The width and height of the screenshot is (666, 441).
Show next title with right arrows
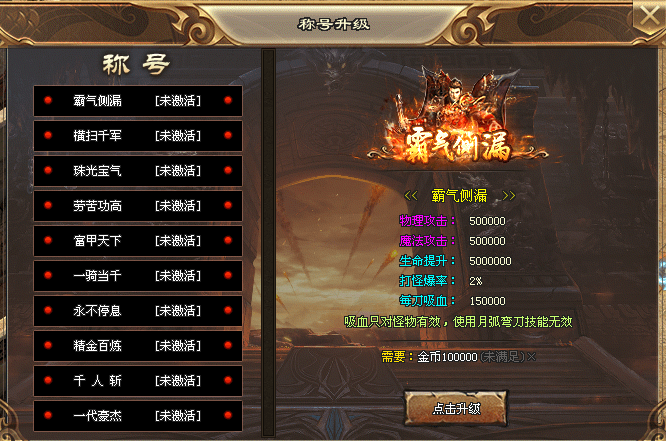point(508,195)
